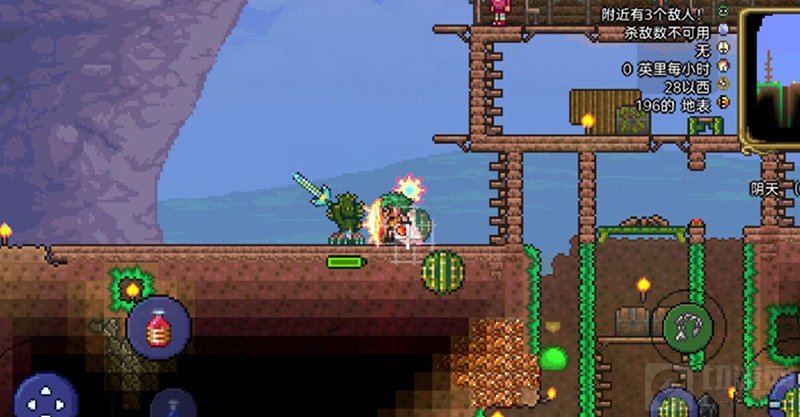The width and height of the screenshot is (800, 417).
Task: Tap the movement d-pad joystick
Action: (45, 398)
